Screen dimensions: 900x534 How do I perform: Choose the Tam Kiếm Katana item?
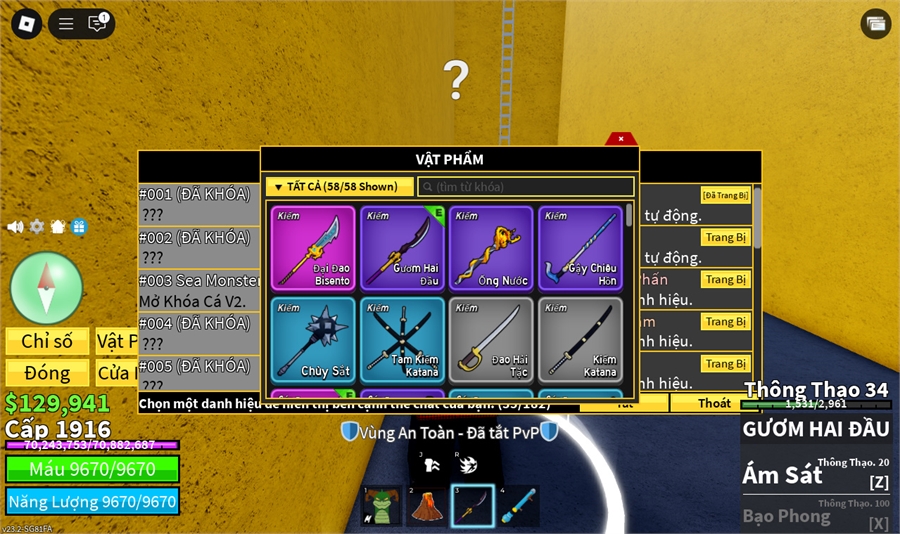point(402,339)
